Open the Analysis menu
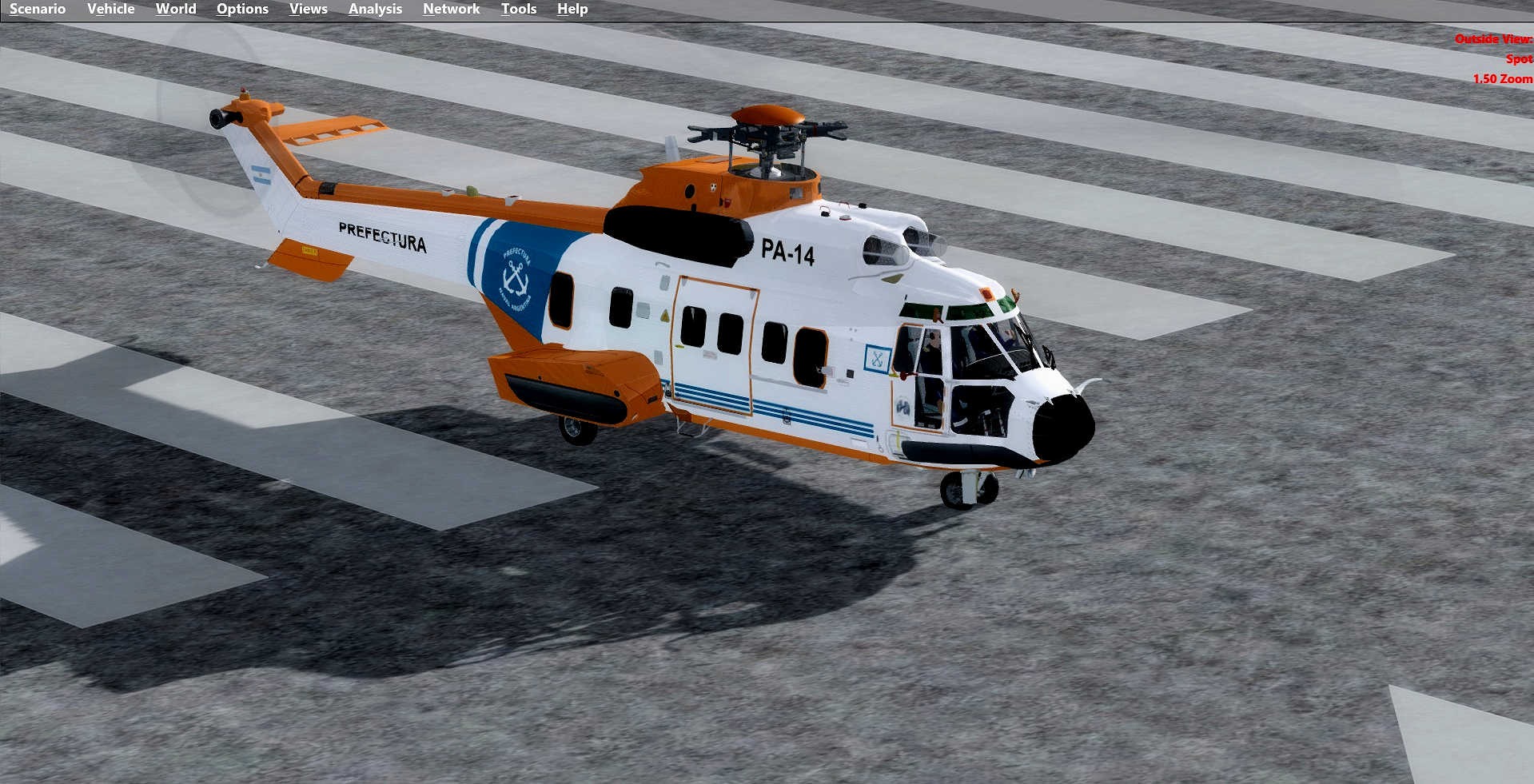This screenshot has height=784, width=1534. (375, 9)
